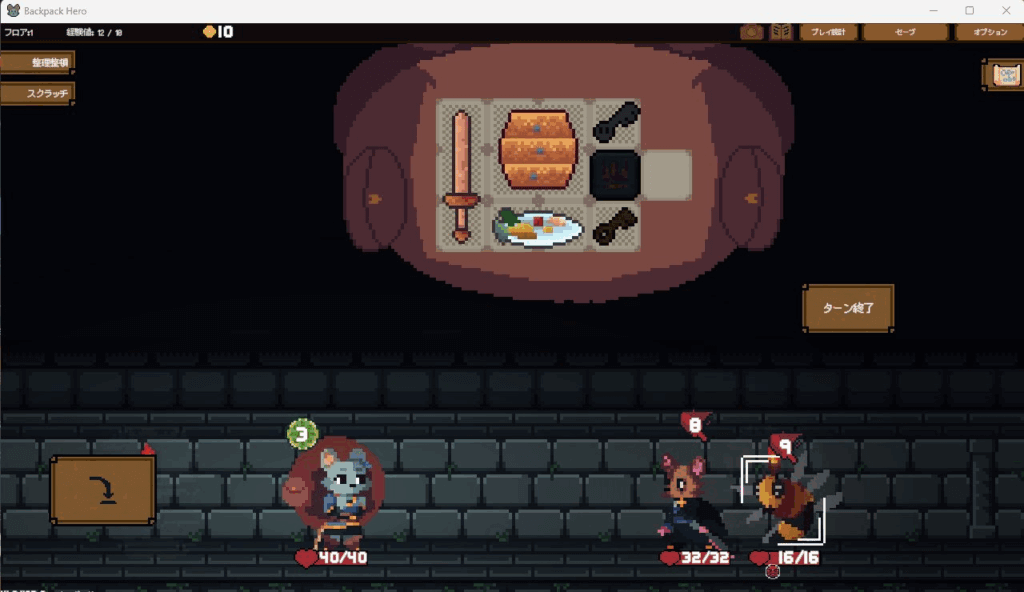This screenshot has height=592, width=1024.
Task: Click the 整理整頓 organize button
Action: 37,62
